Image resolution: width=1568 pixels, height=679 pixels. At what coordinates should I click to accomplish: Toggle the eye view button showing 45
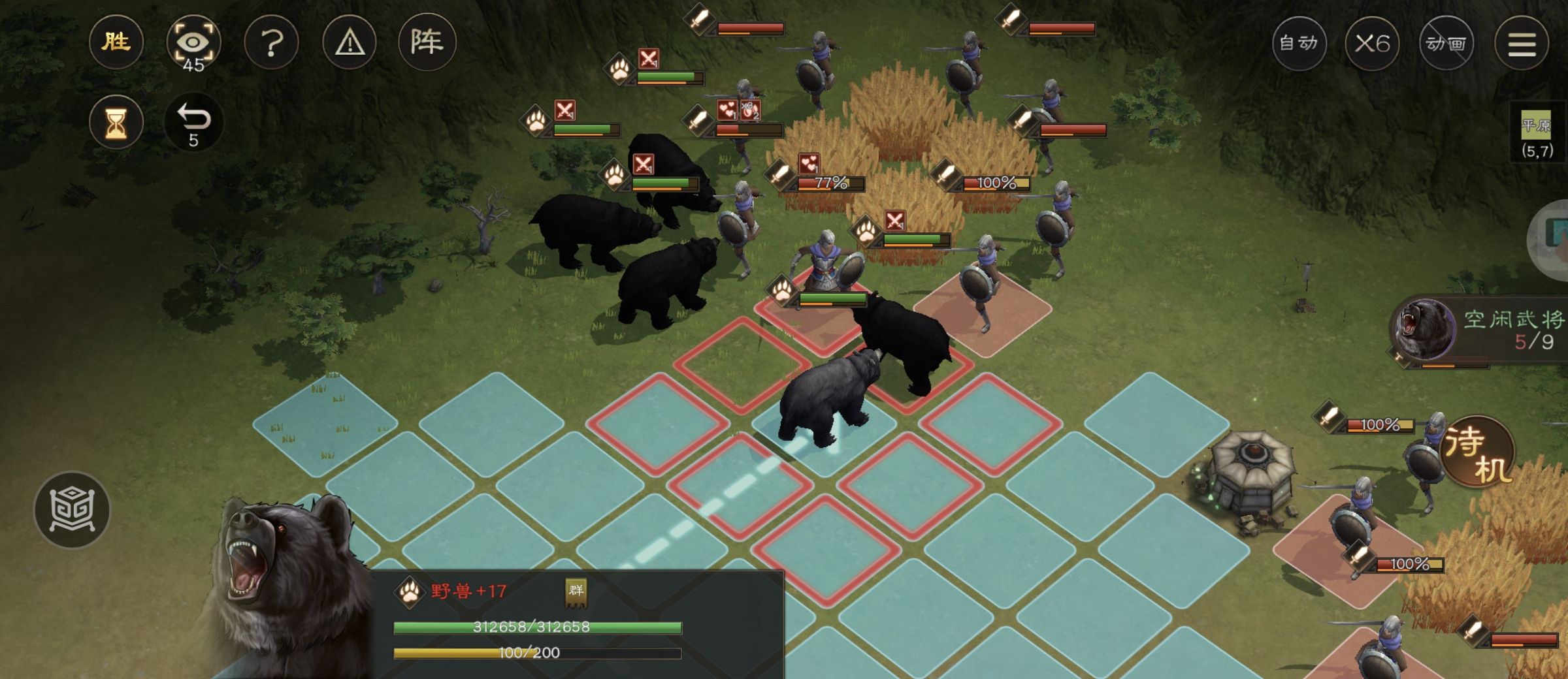193,44
